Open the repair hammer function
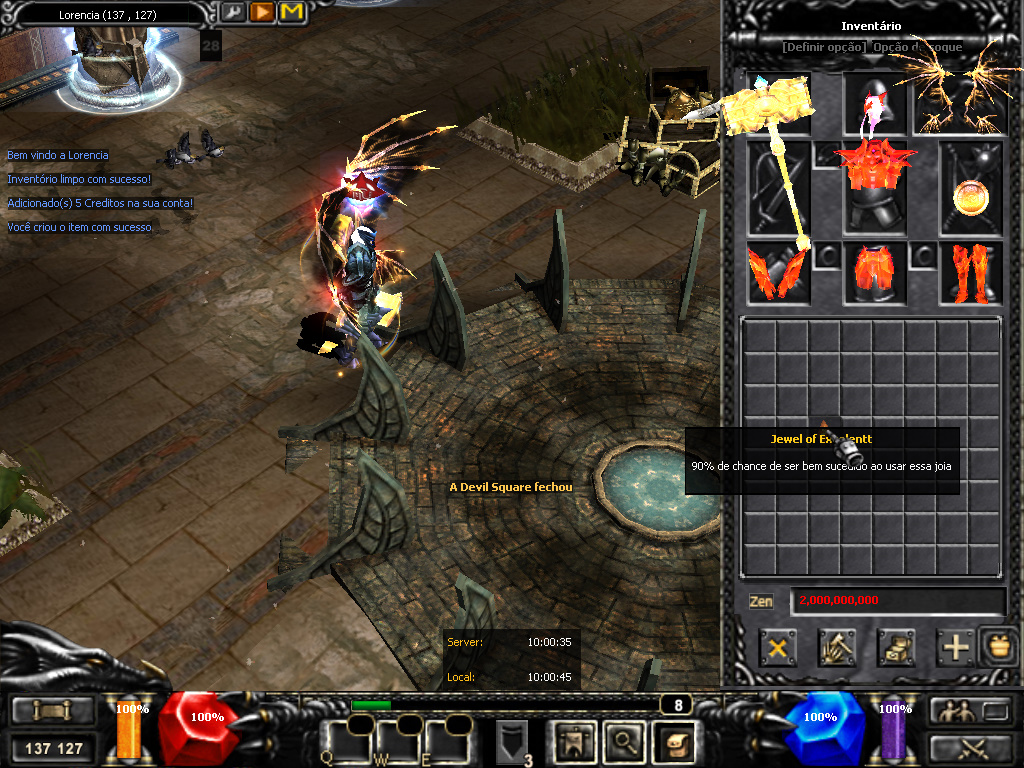The width and height of the screenshot is (1024, 768). tap(836, 648)
